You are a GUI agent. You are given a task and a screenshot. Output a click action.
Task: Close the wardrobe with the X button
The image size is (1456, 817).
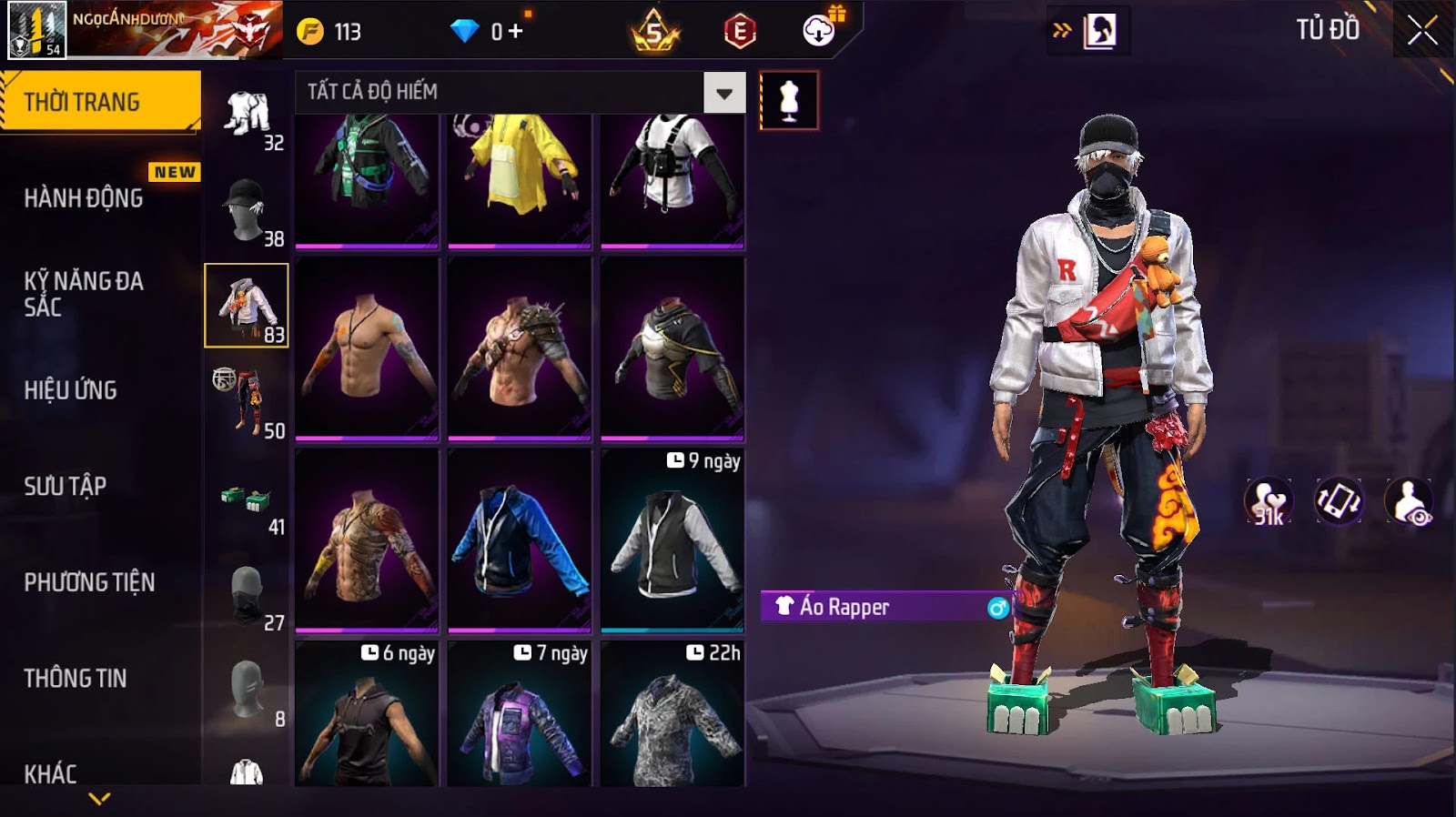(1422, 32)
